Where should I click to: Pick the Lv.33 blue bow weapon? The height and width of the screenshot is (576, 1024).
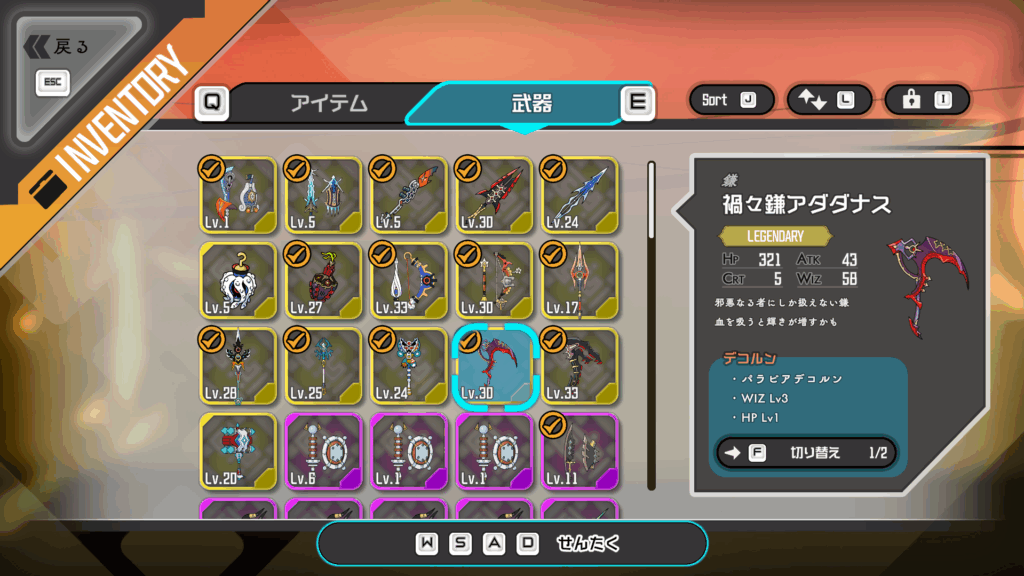point(408,280)
